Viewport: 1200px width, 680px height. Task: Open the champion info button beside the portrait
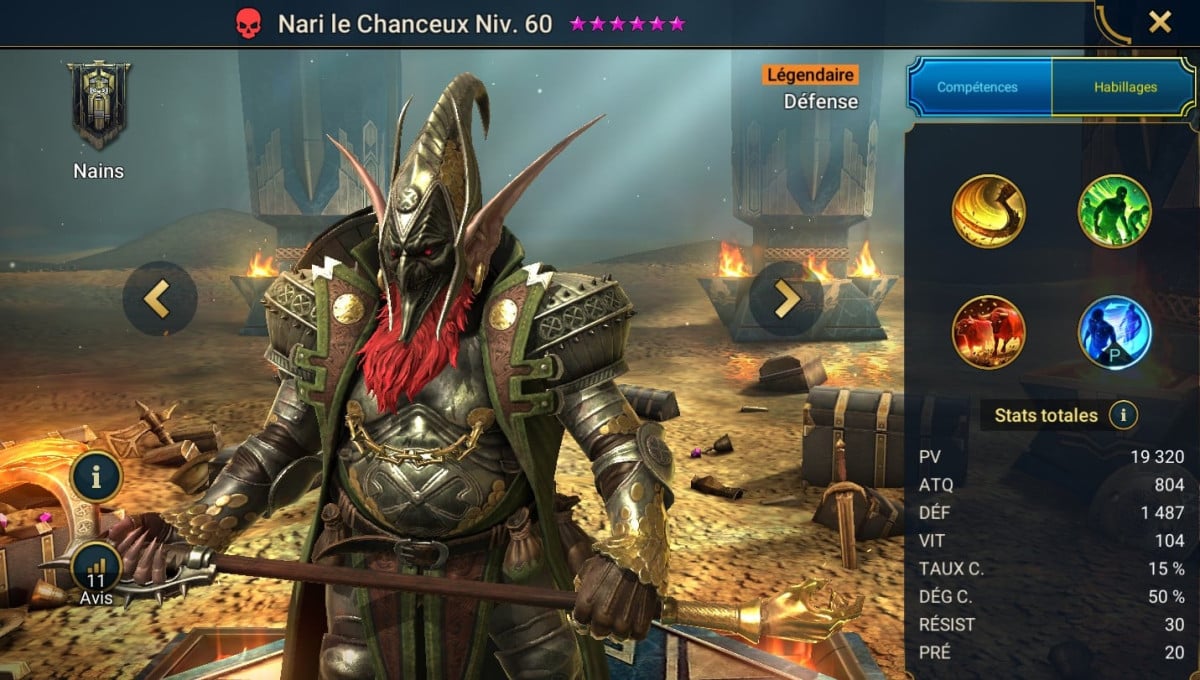tap(96, 477)
